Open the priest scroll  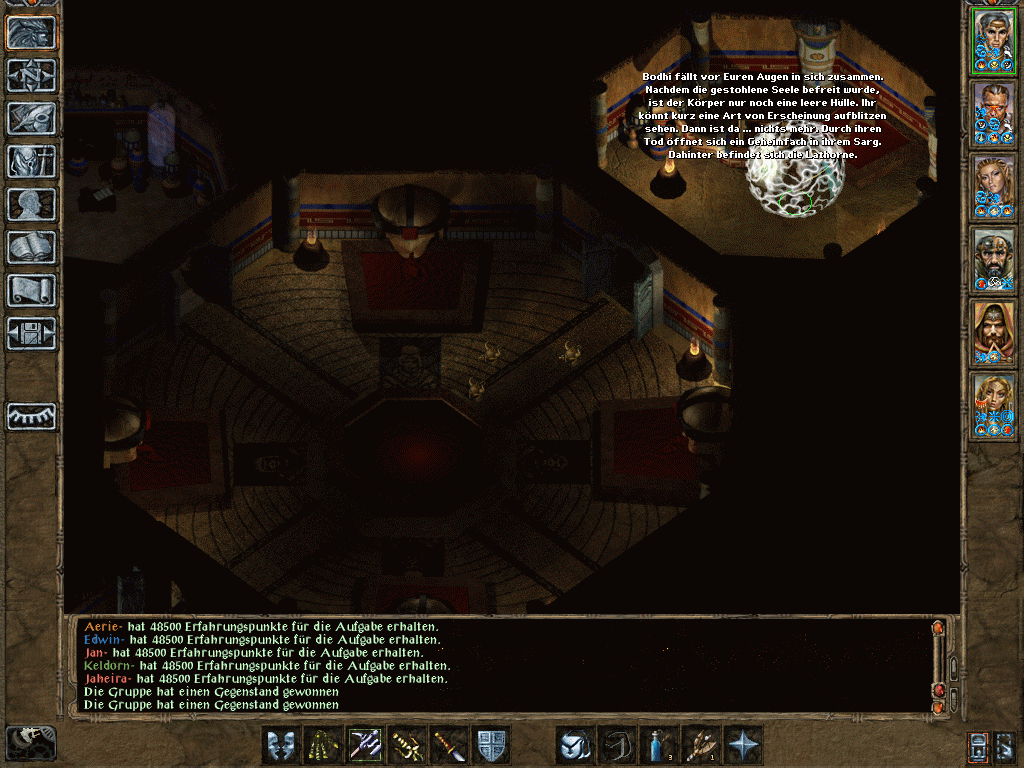[32, 290]
